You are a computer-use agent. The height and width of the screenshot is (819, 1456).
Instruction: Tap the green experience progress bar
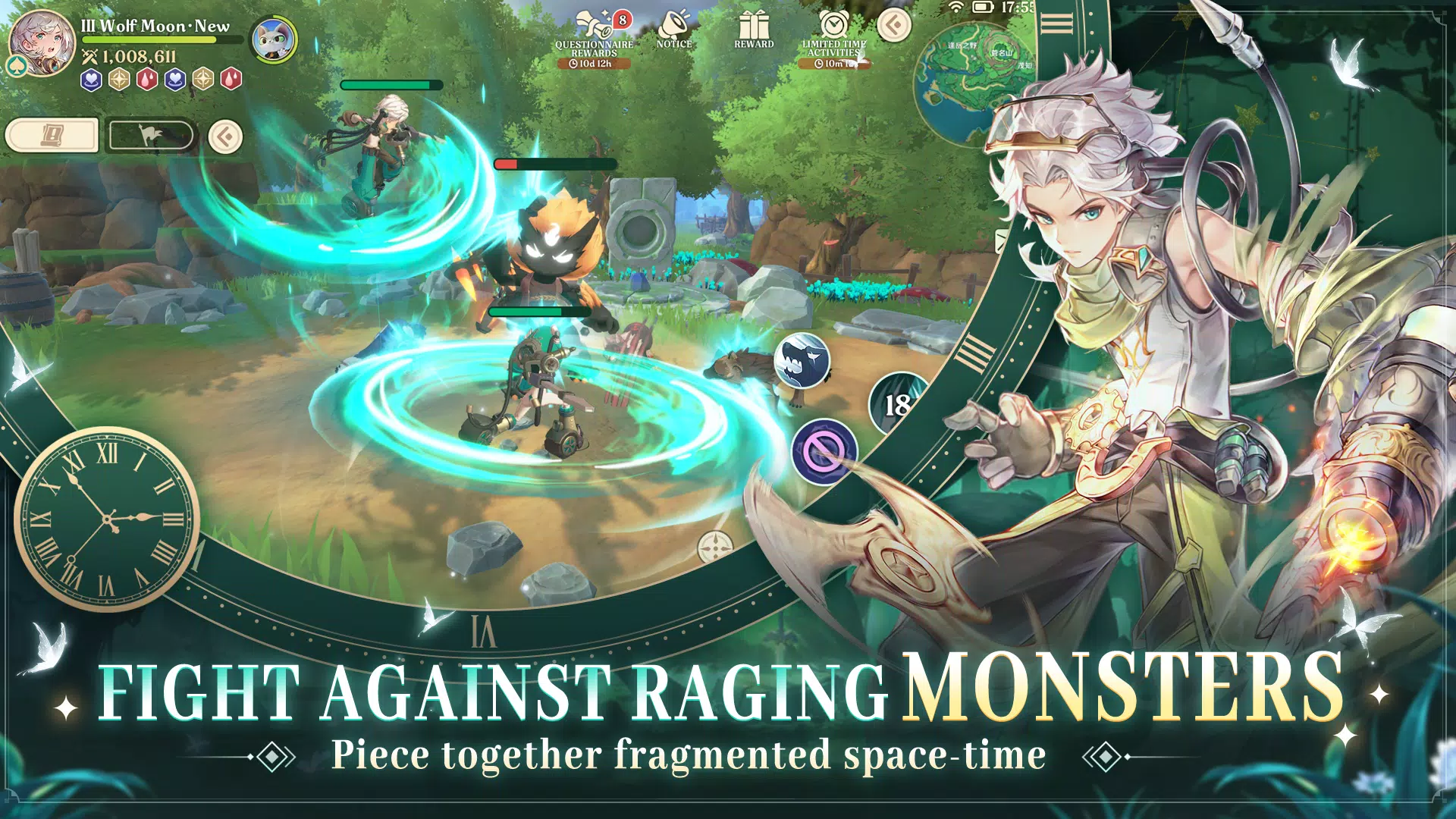click(163, 38)
